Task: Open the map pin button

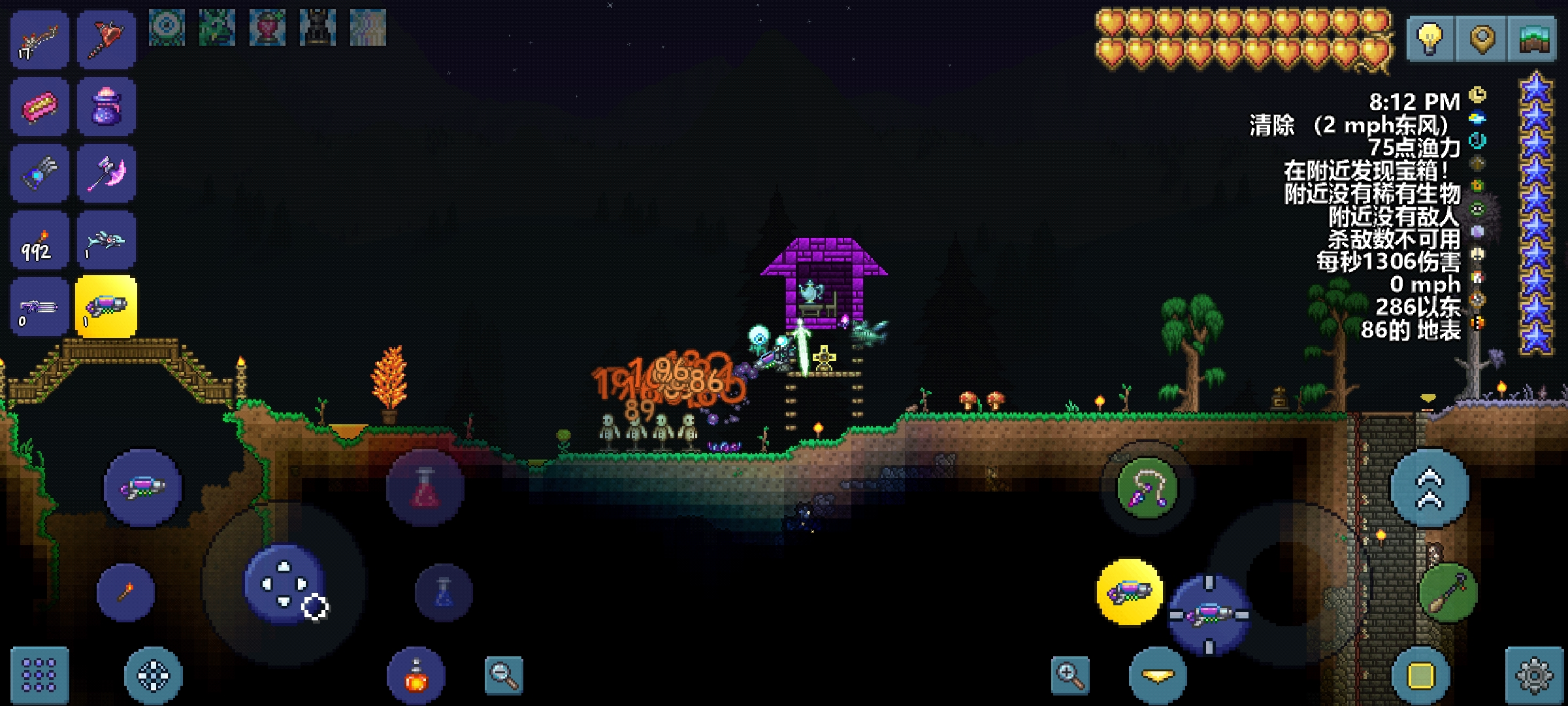Action: pyautogui.click(x=1481, y=37)
